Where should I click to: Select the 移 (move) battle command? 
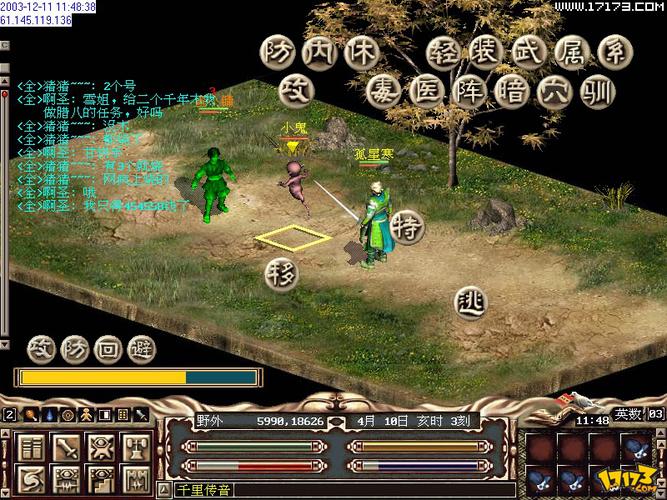click(x=282, y=273)
